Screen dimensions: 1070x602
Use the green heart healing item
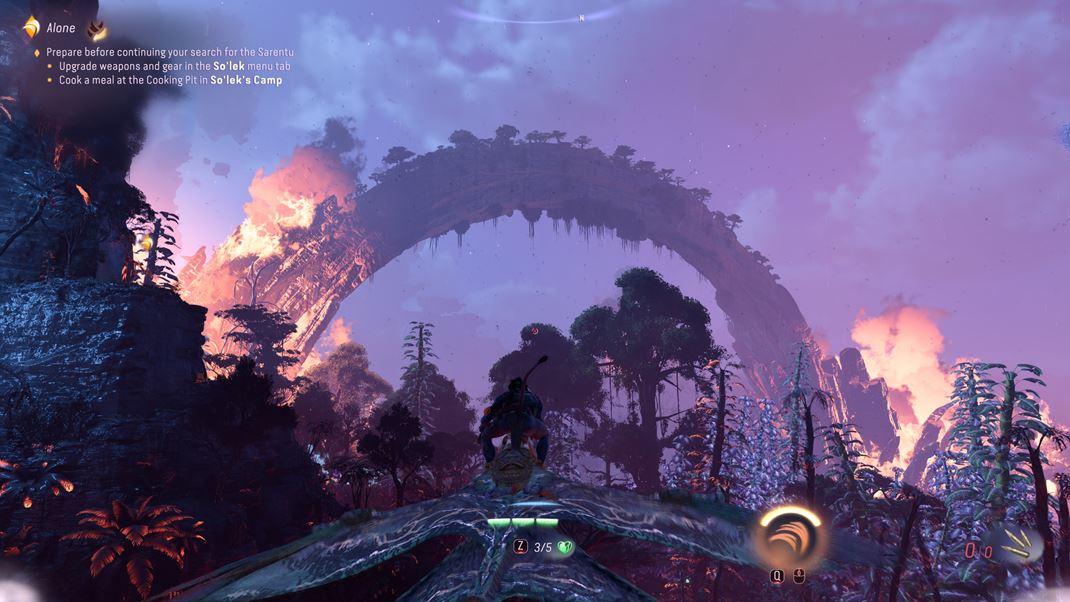[565, 547]
